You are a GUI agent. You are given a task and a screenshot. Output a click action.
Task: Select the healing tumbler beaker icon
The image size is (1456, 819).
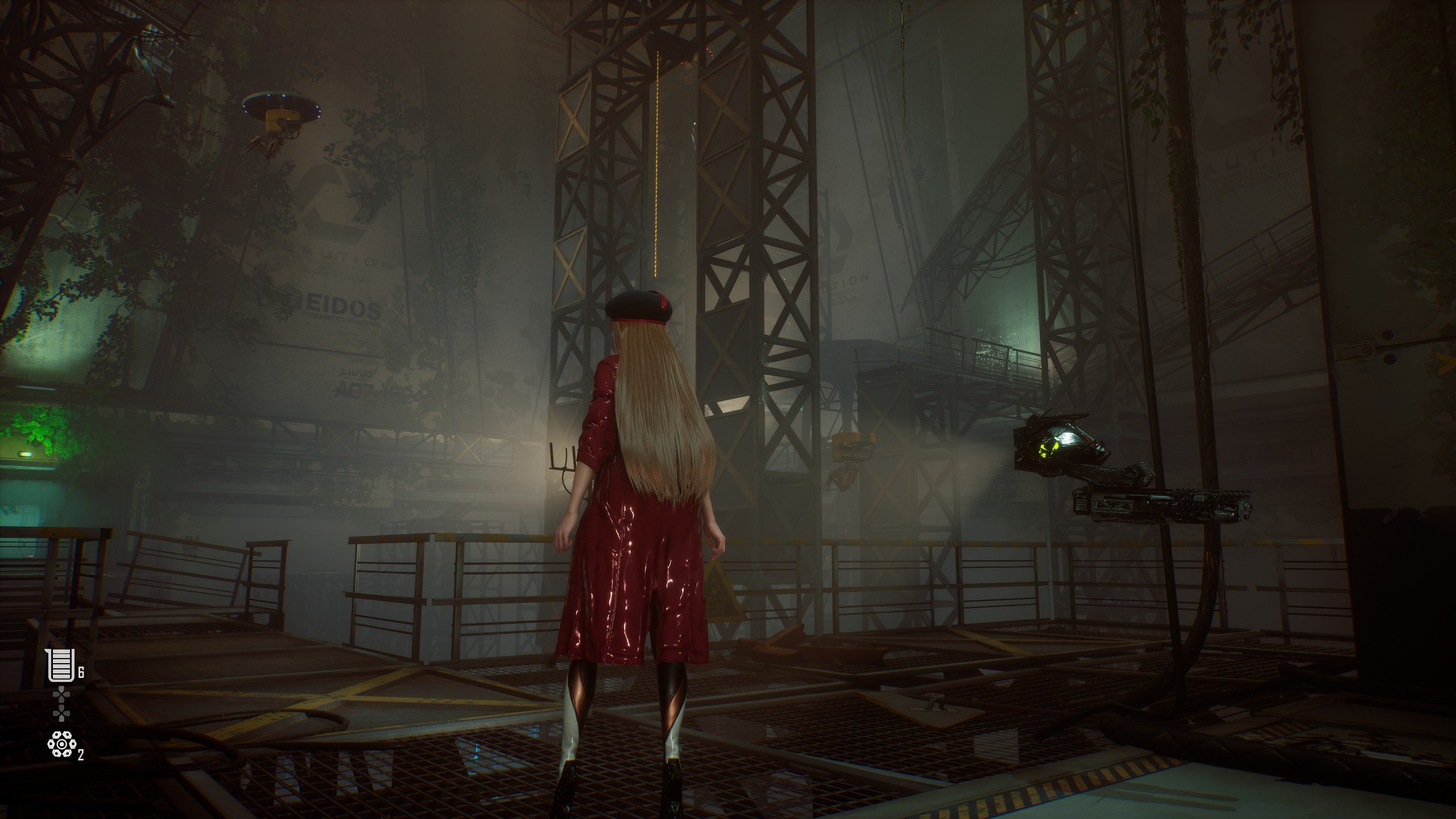[61, 665]
